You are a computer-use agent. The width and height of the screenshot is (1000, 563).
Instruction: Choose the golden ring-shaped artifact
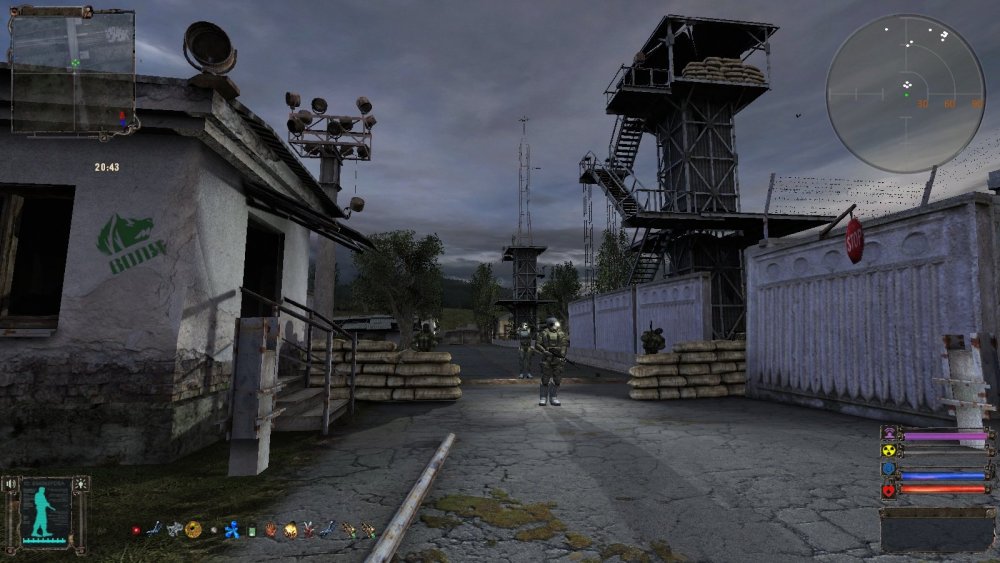(193, 529)
